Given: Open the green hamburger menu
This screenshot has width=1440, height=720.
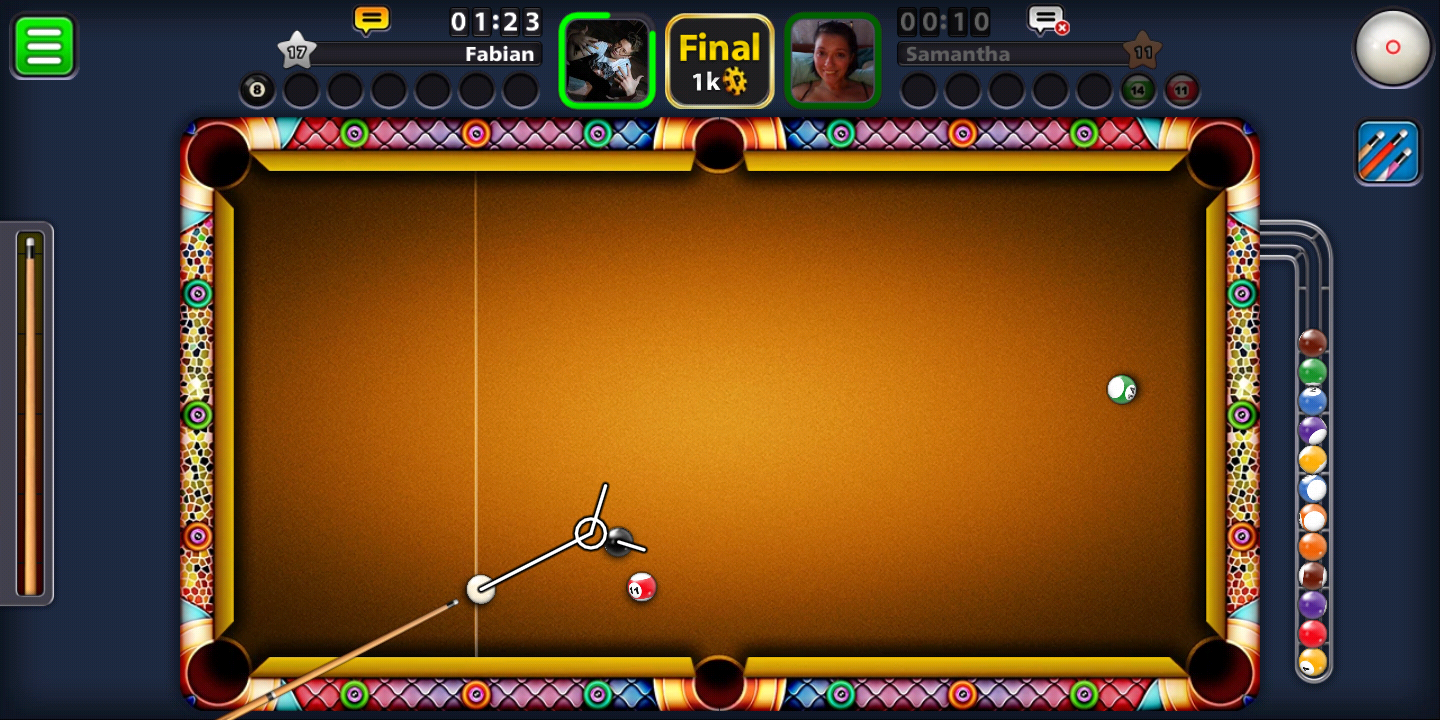Looking at the screenshot, I should [x=44, y=46].
